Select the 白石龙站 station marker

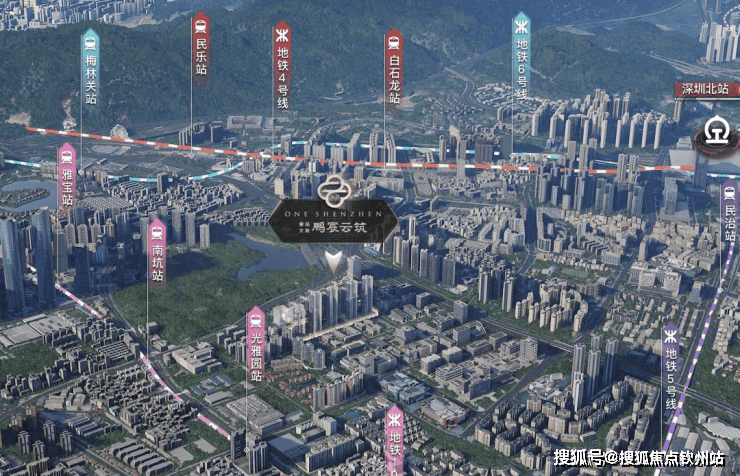coord(393,67)
